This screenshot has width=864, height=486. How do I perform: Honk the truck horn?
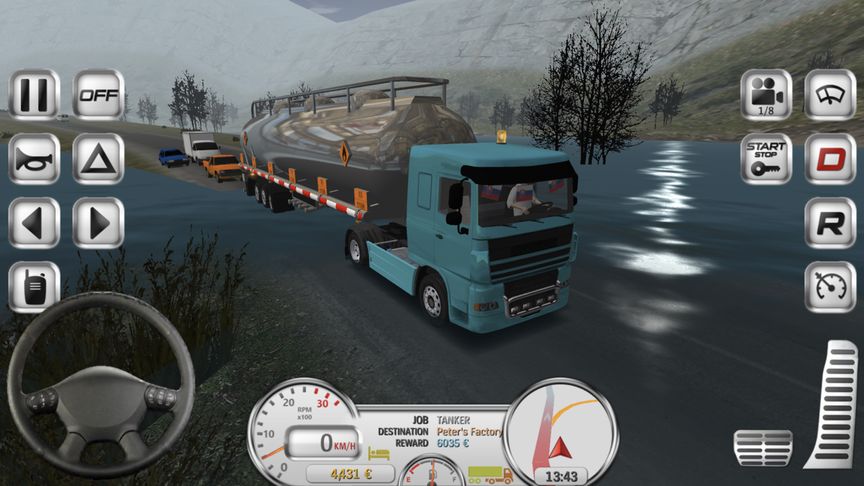34,158
